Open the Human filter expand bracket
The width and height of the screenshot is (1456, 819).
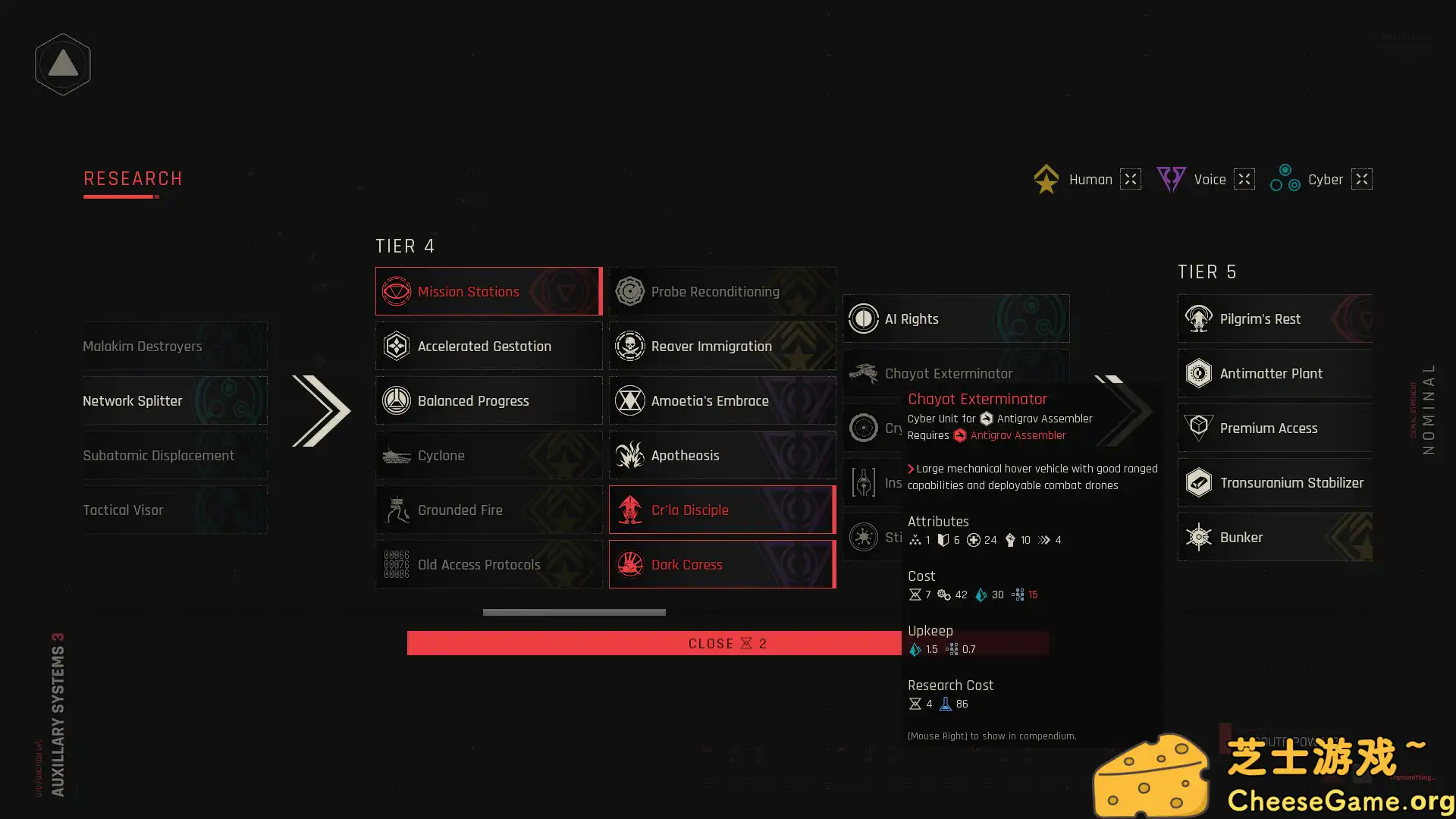[1130, 179]
